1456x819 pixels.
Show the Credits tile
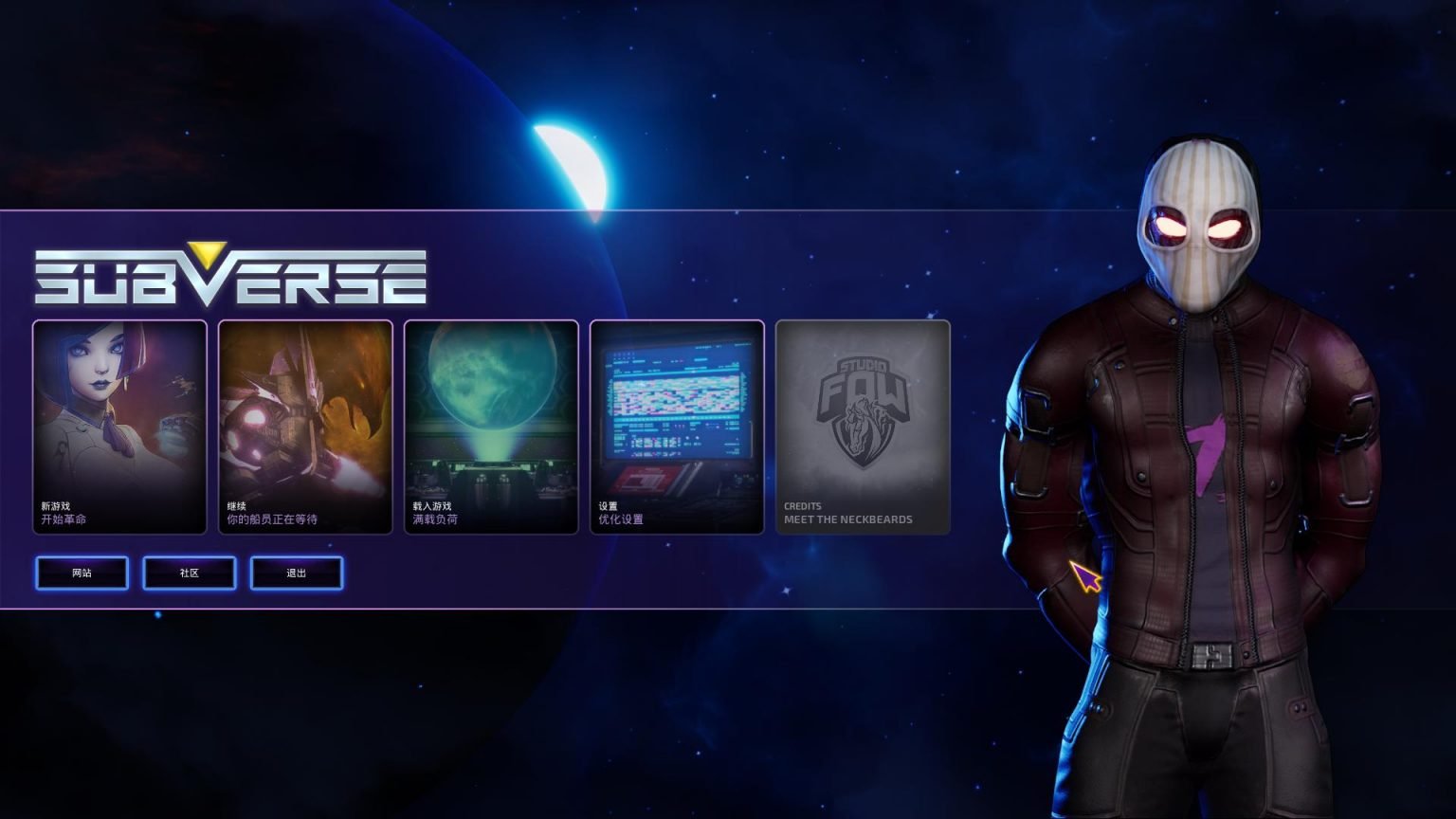click(863, 427)
